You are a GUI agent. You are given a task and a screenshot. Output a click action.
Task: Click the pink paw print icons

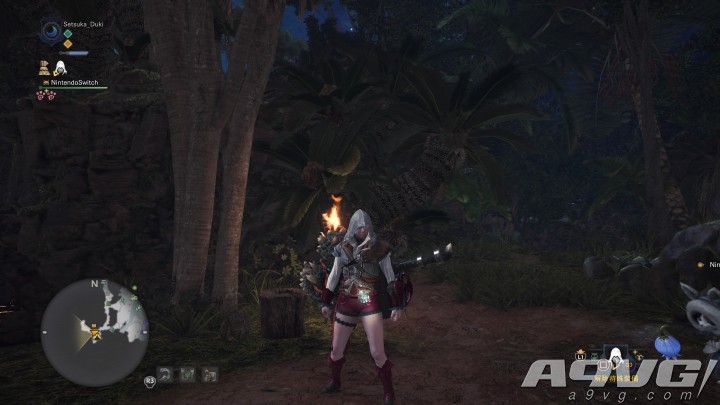point(45,96)
